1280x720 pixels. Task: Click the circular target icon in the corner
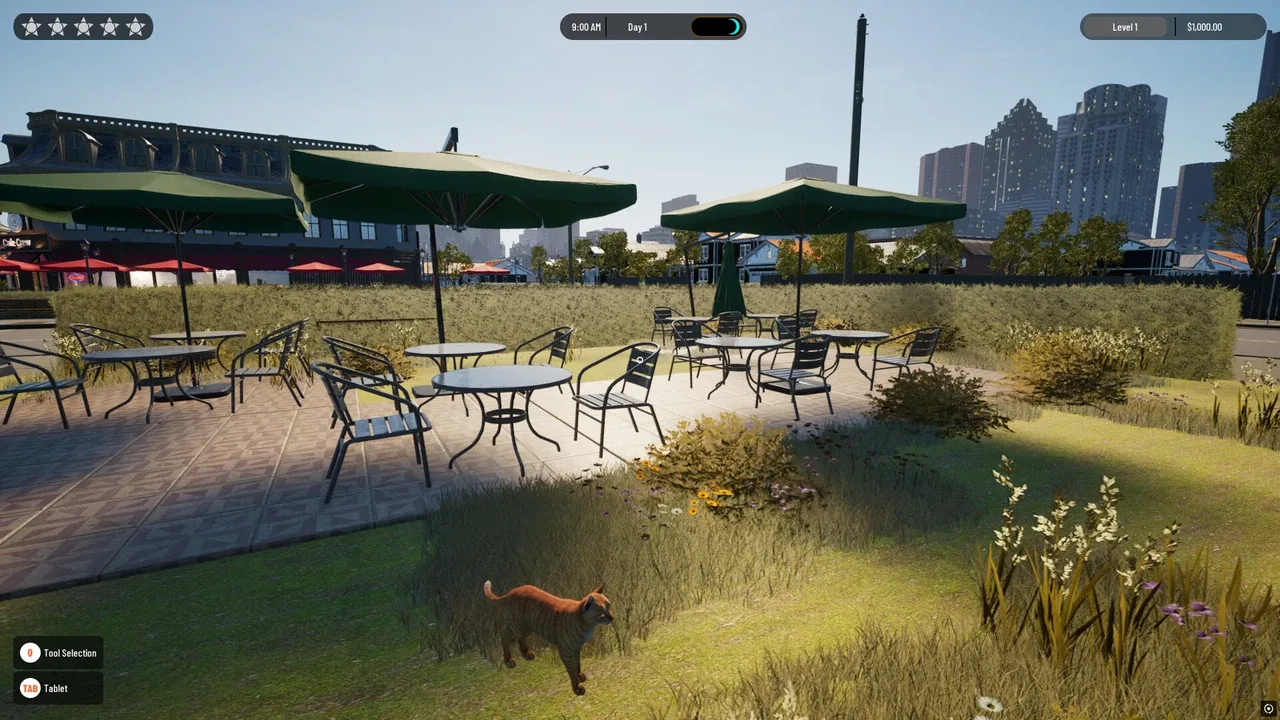[1269, 709]
